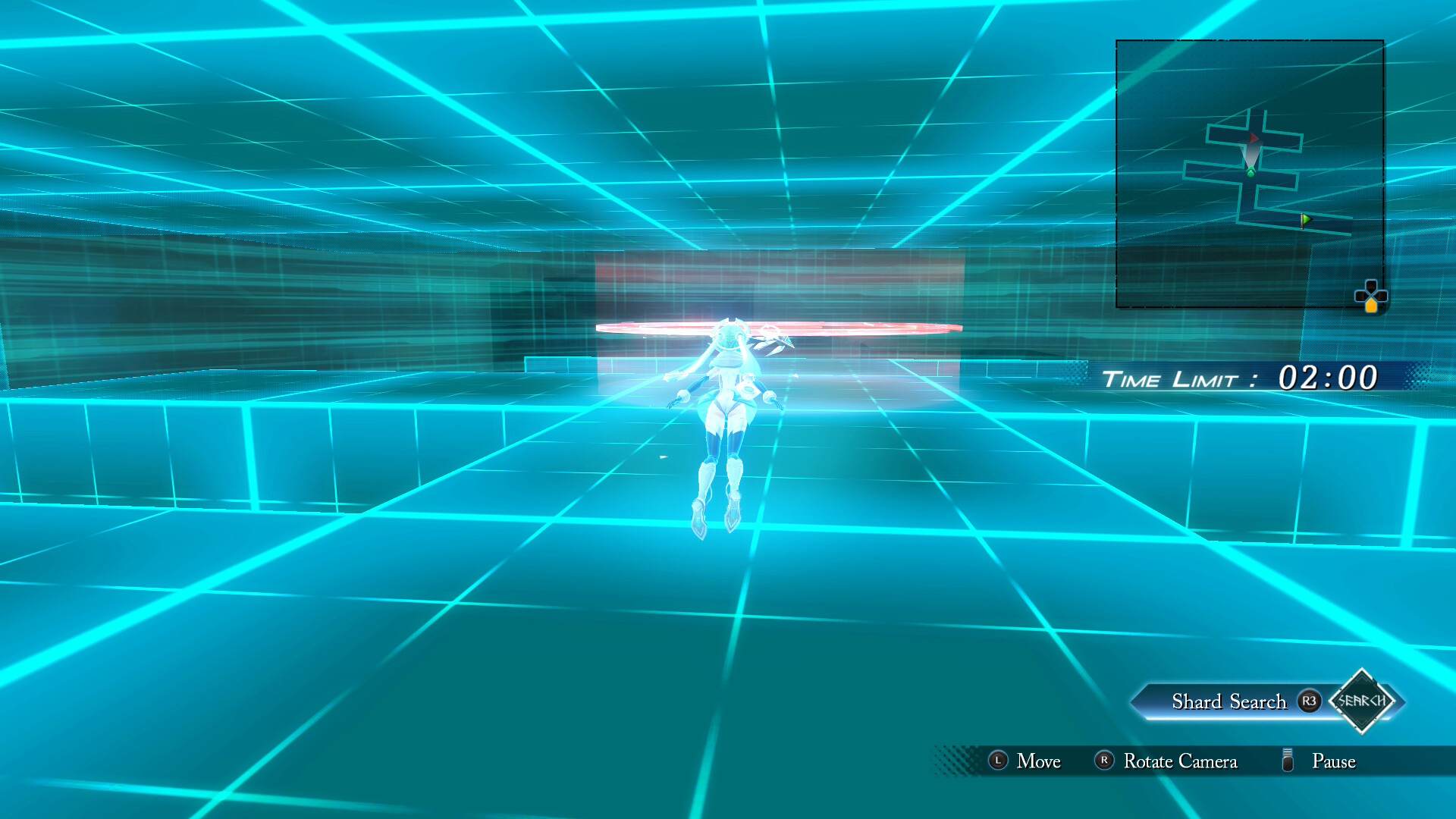Click the touchpad icon beside Pause

[1286, 759]
